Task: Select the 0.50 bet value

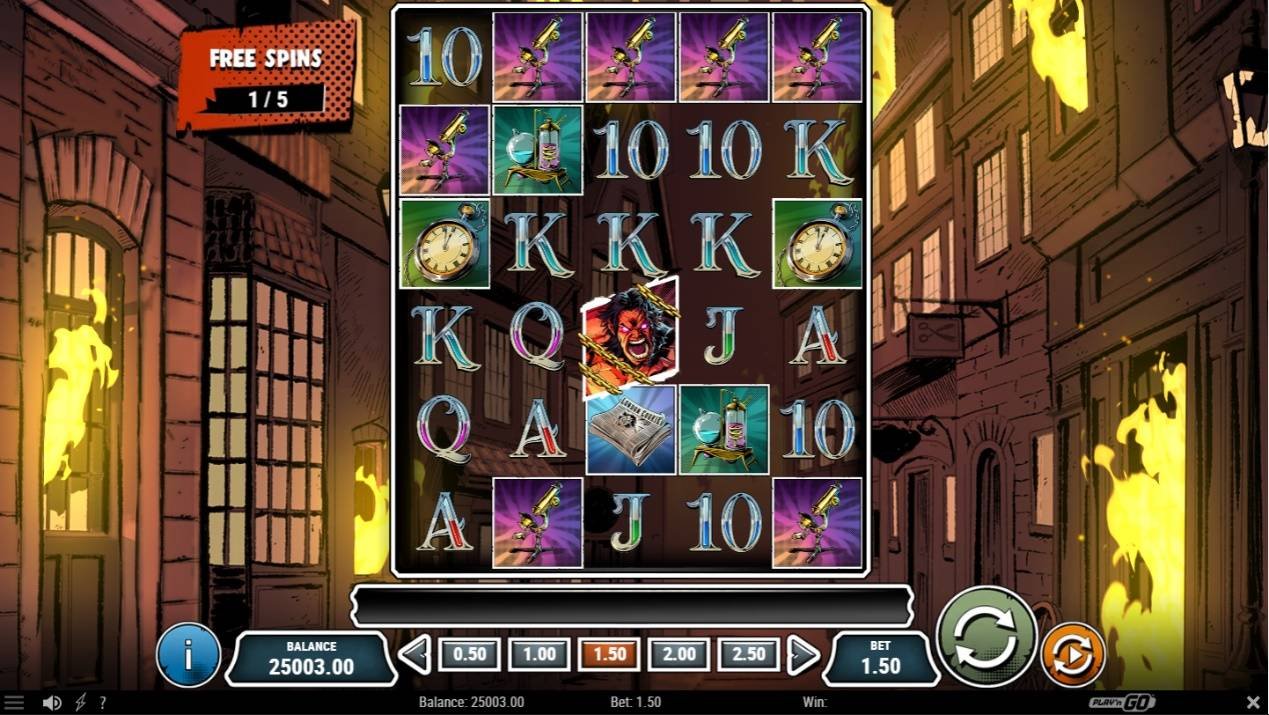Action: (469, 655)
